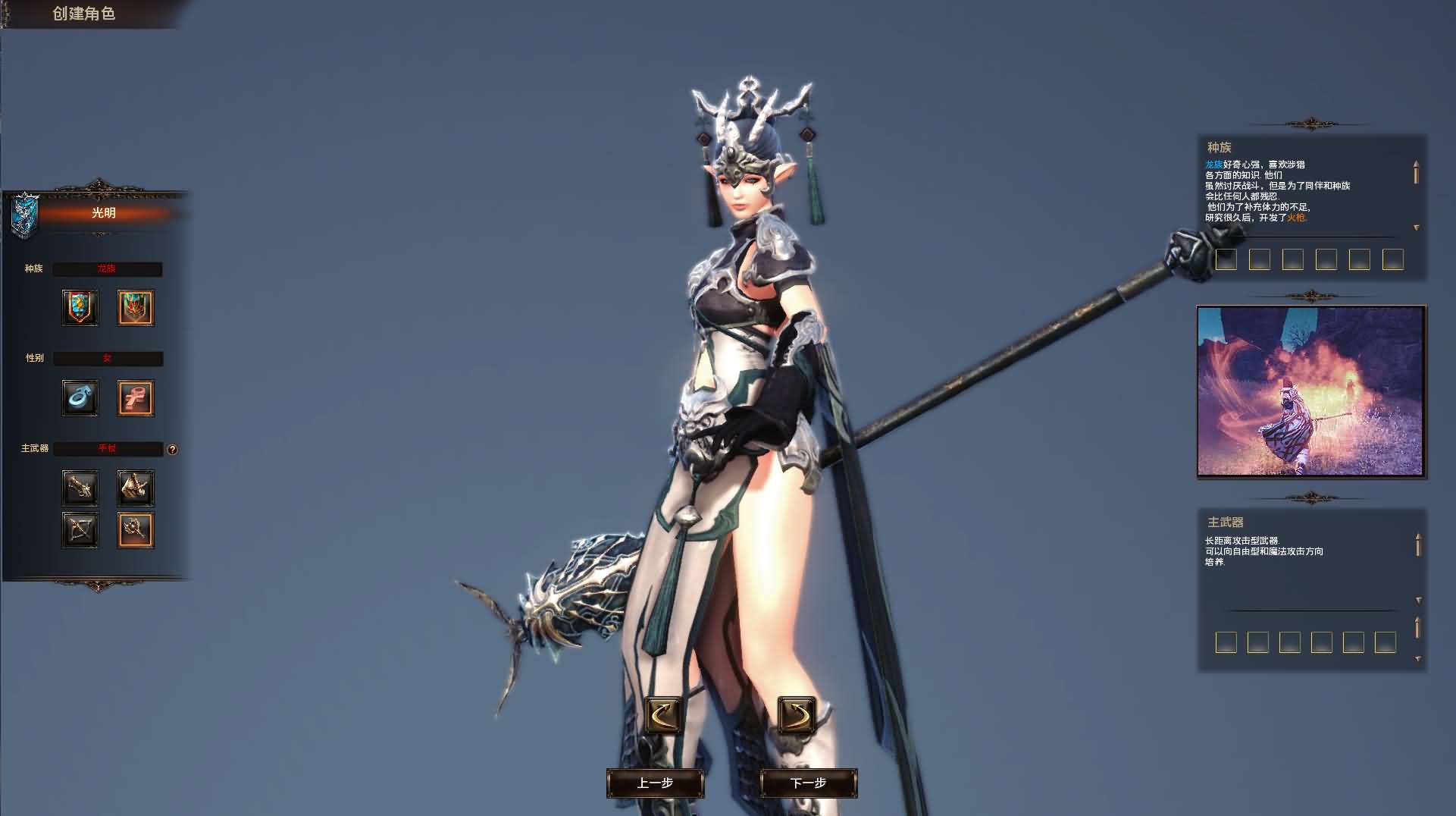Click the 女 gender selection field
The height and width of the screenshot is (816, 1456).
(x=108, y=358)
